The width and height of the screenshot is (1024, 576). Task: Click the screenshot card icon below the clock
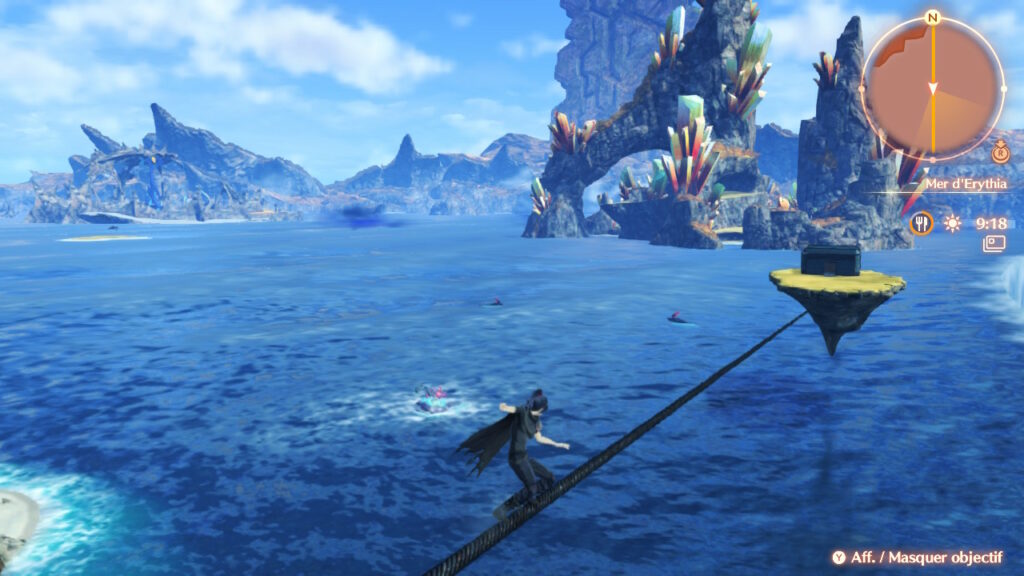click(993, 244)
